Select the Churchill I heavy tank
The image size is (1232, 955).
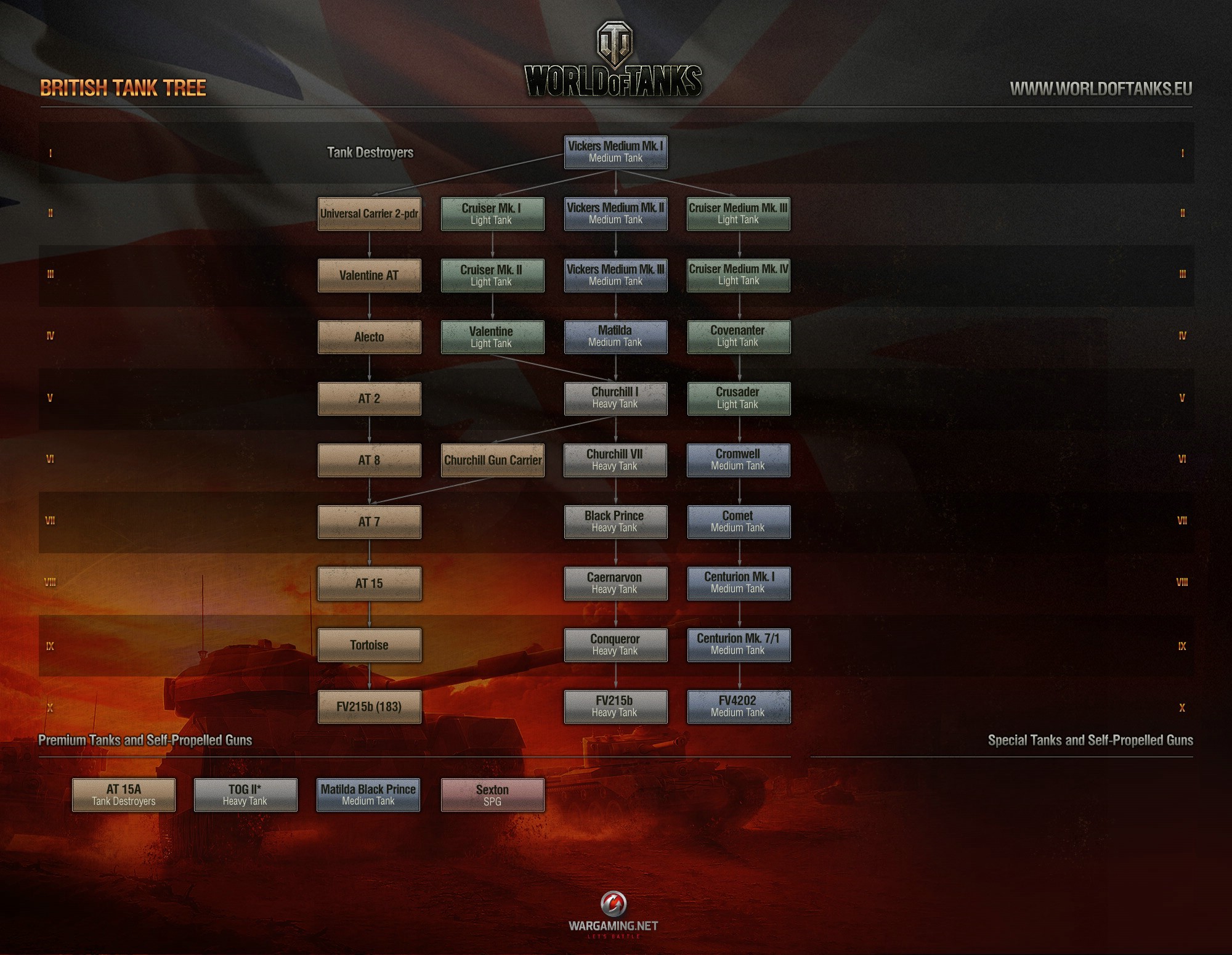point(615,398)
